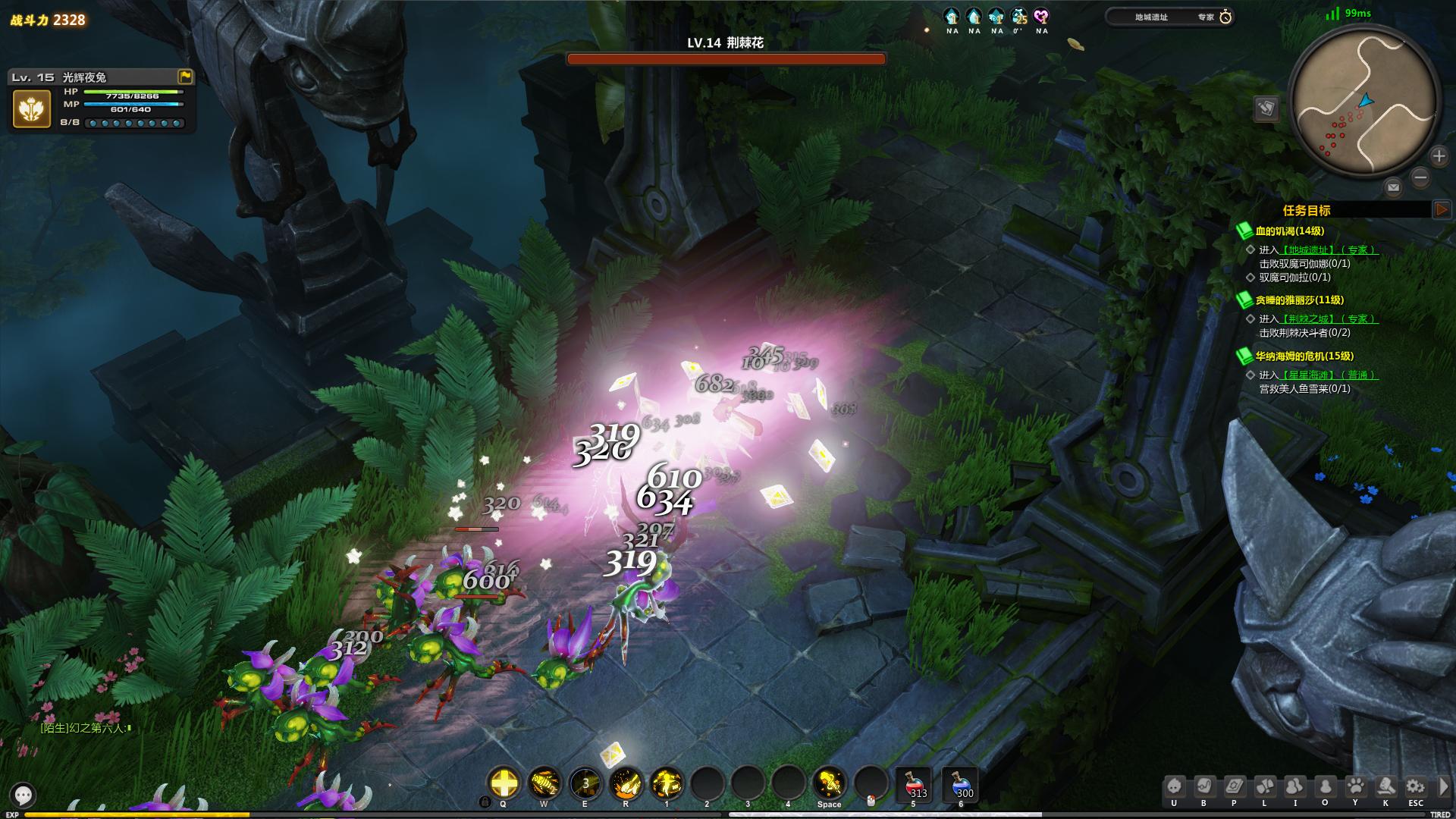The height and width of the screenshot is (819, 1456).
Task: Expand the bottom-right menu bar arrow
Action: coord(1444,786)
